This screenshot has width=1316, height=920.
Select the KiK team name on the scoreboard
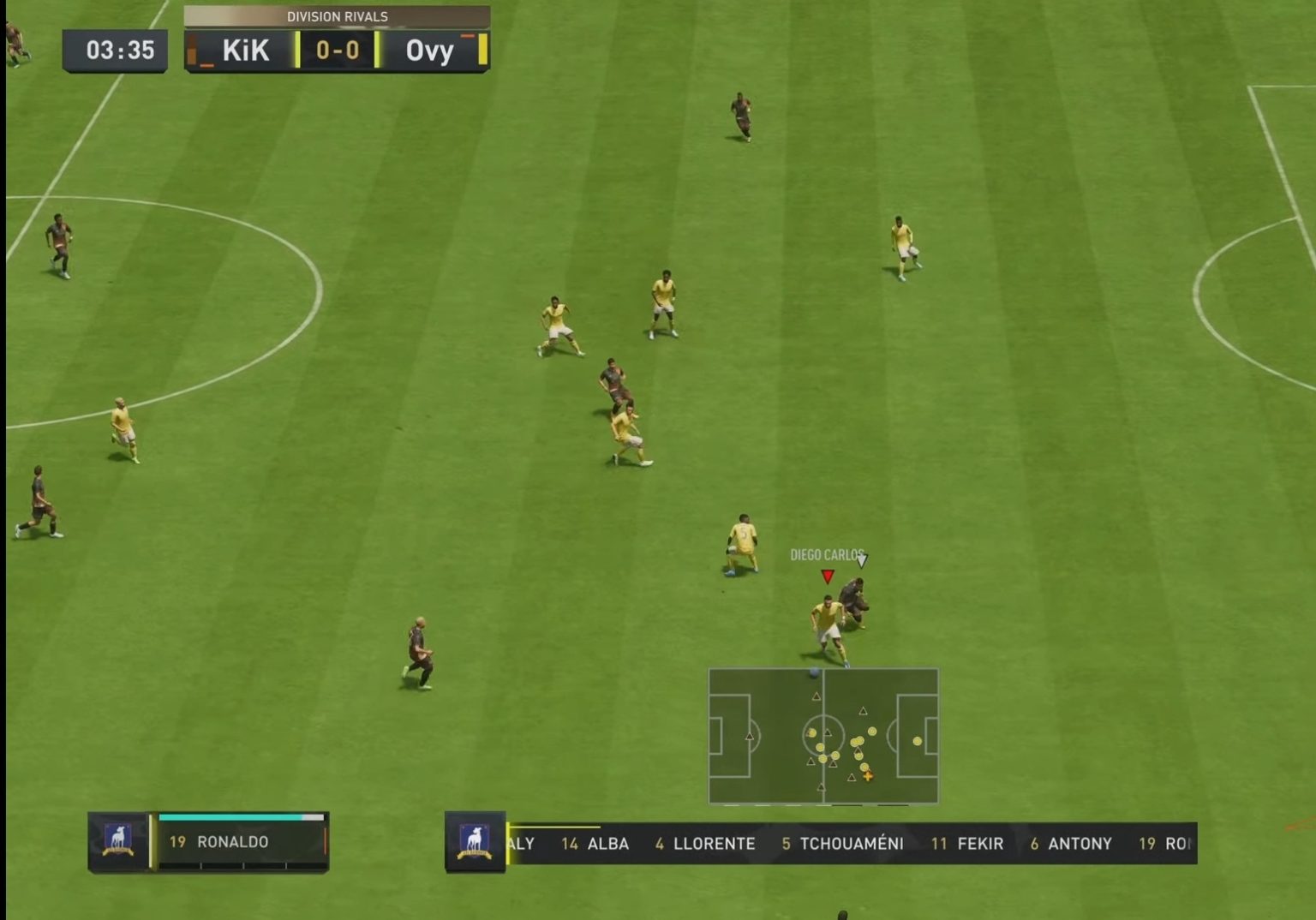245,51
